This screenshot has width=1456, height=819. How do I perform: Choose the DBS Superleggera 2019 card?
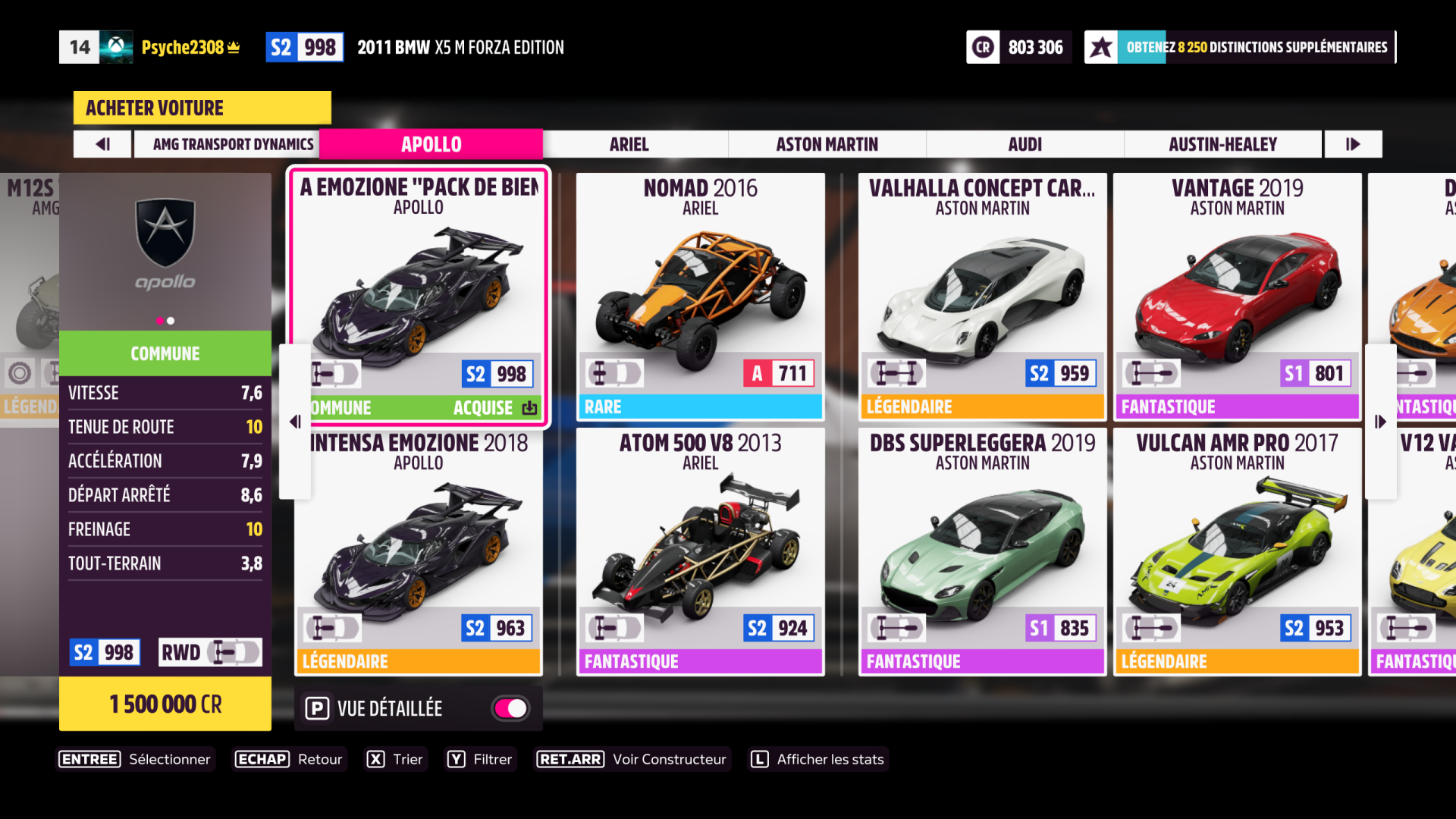982,551
